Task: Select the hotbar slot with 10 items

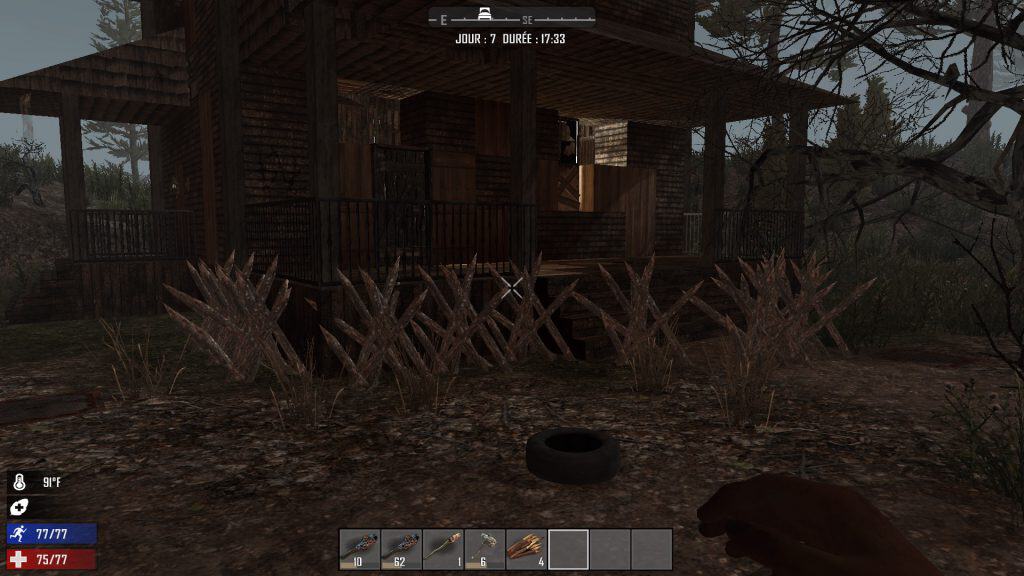Action: pos(360,549)
